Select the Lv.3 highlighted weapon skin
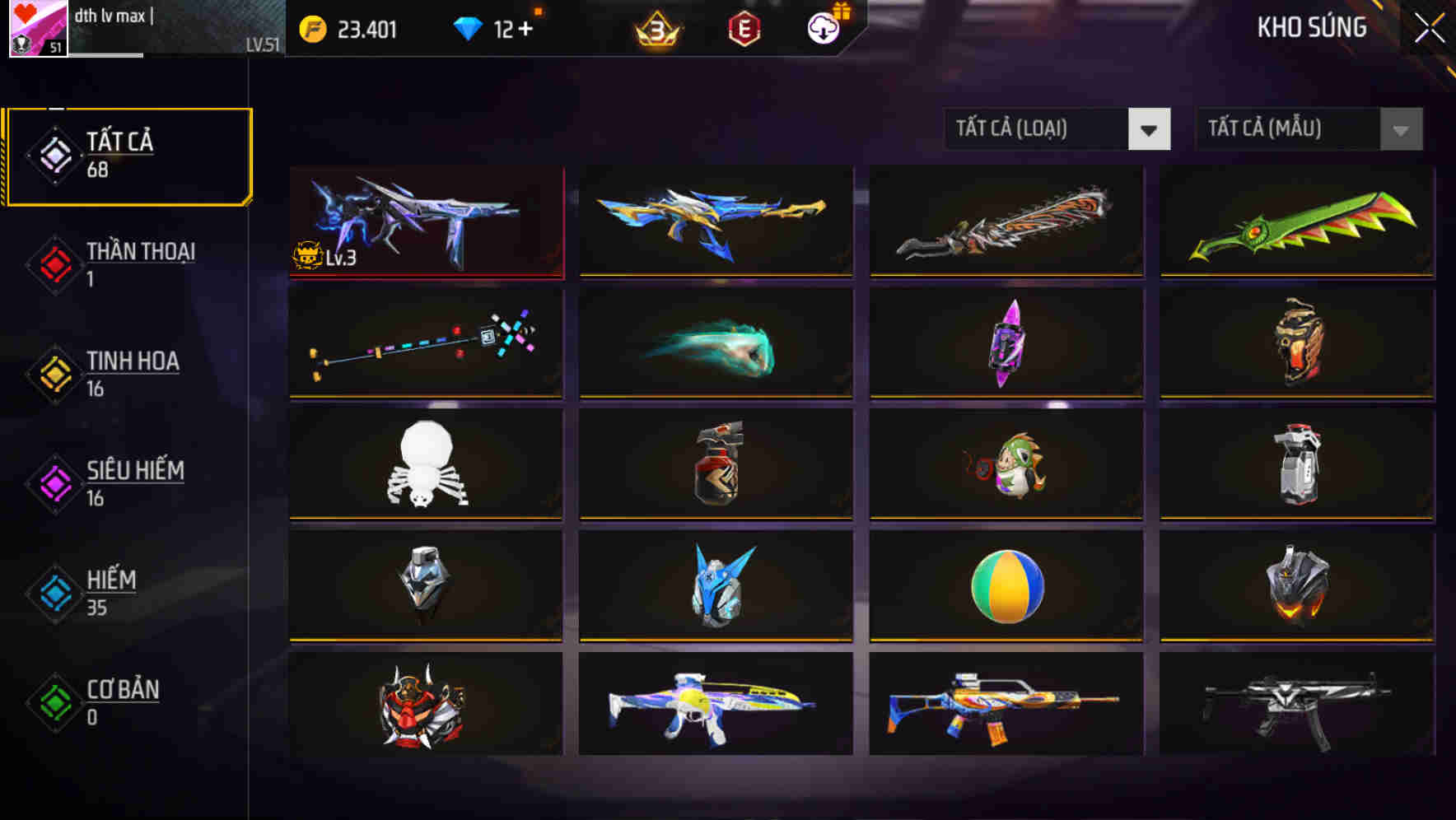The image size is (1456, 820). click(425, 222)
